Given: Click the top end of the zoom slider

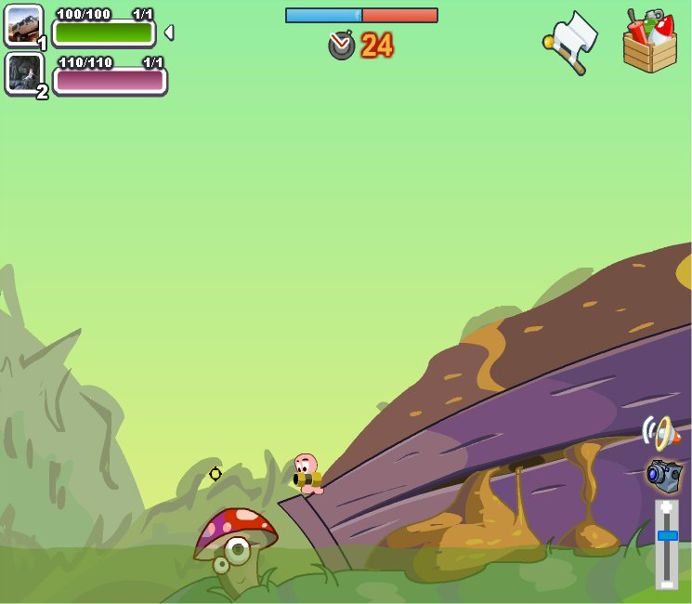Looking at the screenshot, I should 667,508.
